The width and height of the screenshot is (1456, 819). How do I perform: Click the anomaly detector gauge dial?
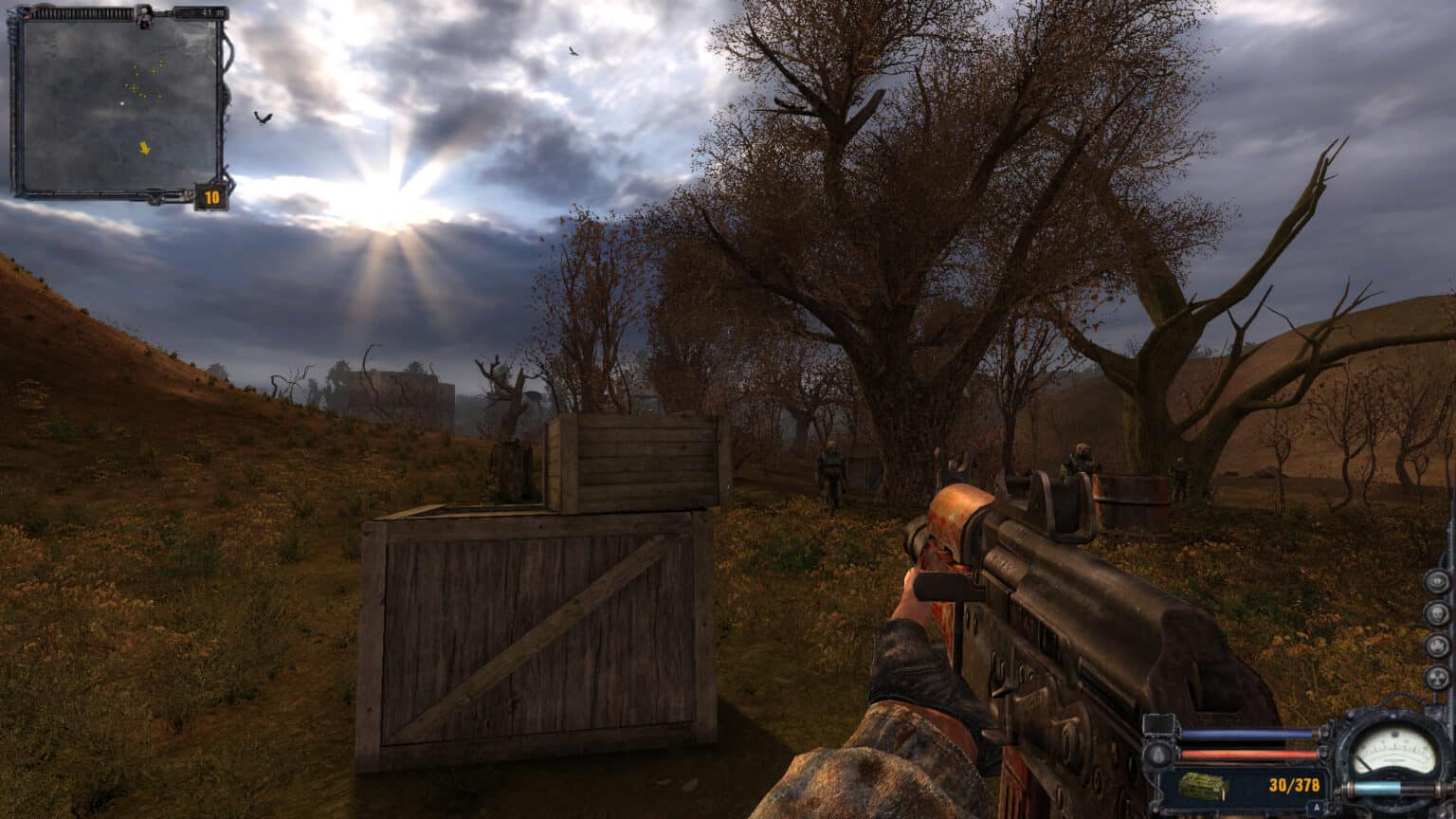[1394, 752]
